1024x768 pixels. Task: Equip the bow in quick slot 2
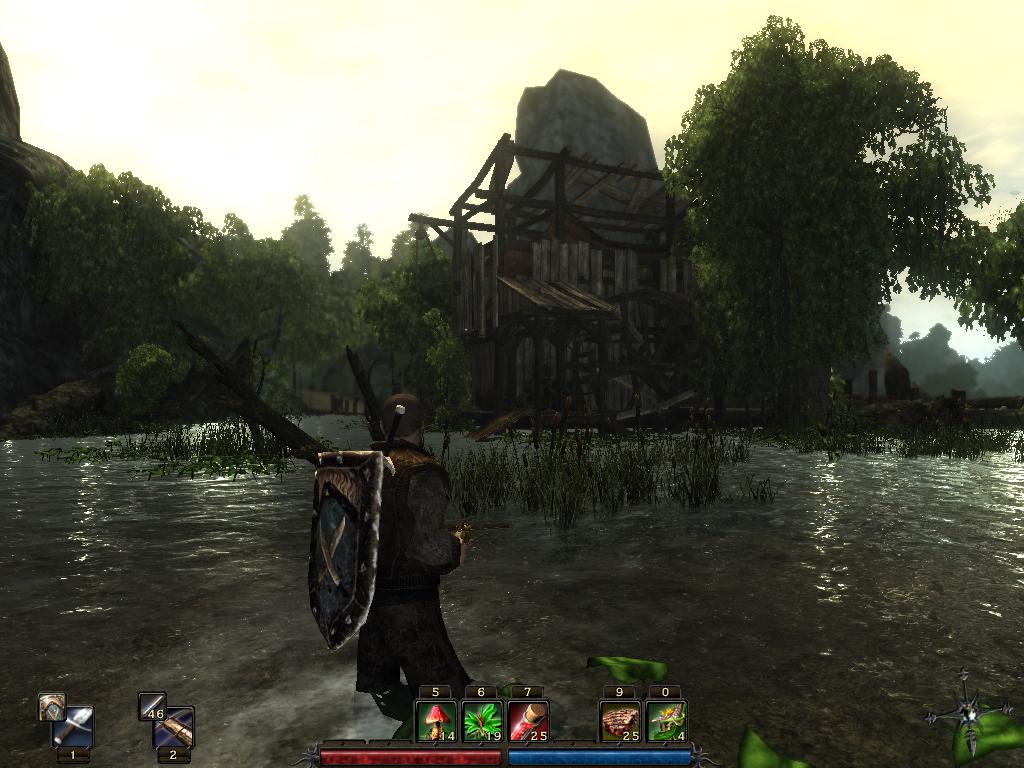click(174, 727)
